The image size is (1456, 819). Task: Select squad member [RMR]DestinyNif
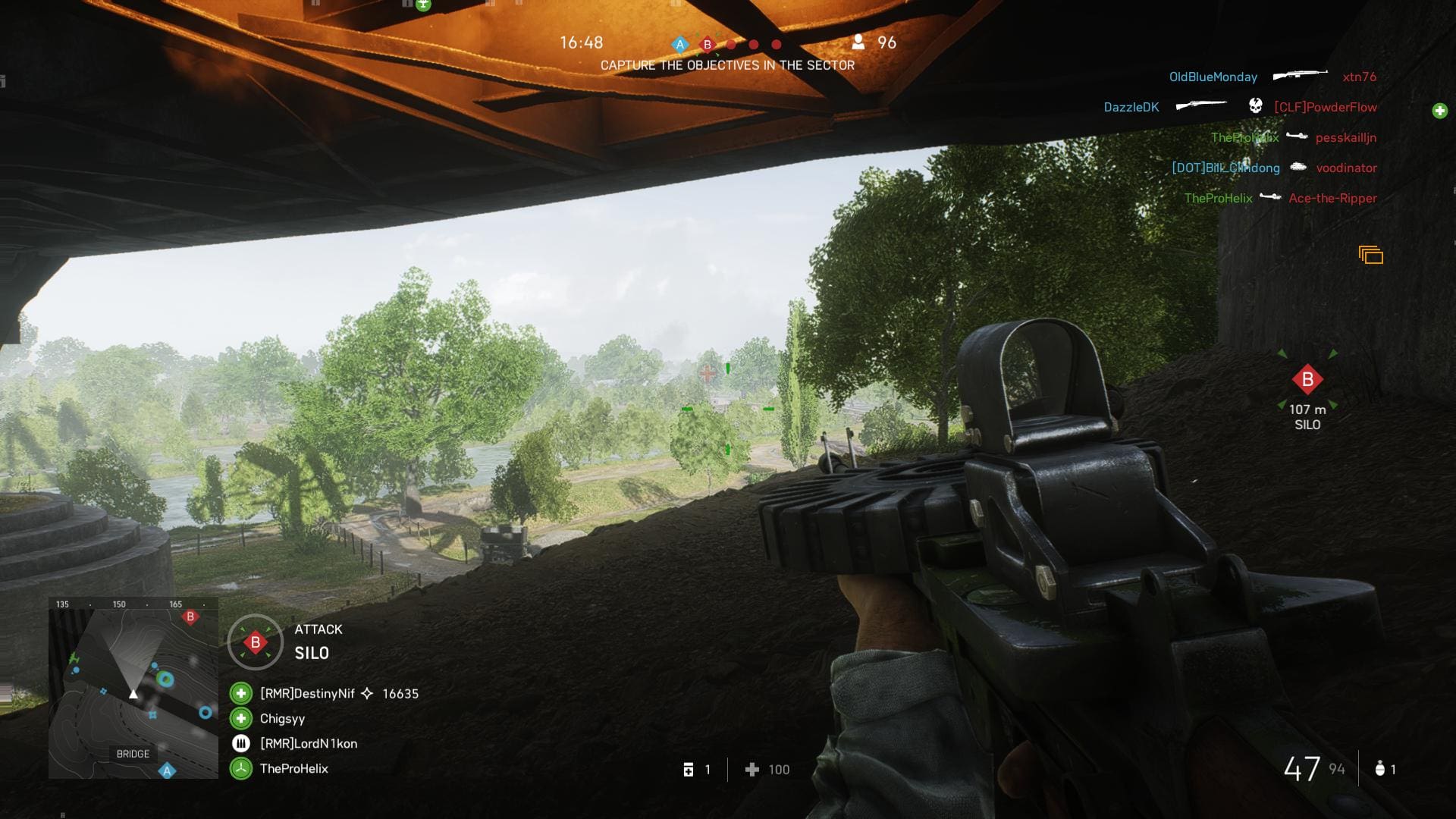coord(307,693)
